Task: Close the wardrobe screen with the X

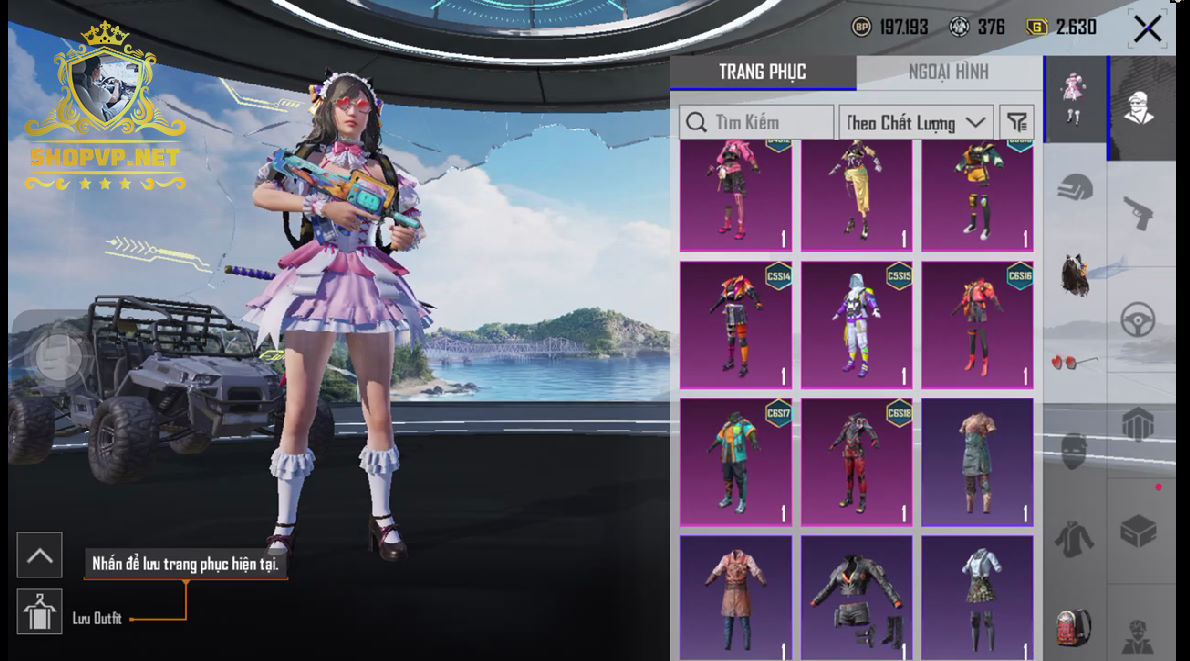Action: (1147, 28)
